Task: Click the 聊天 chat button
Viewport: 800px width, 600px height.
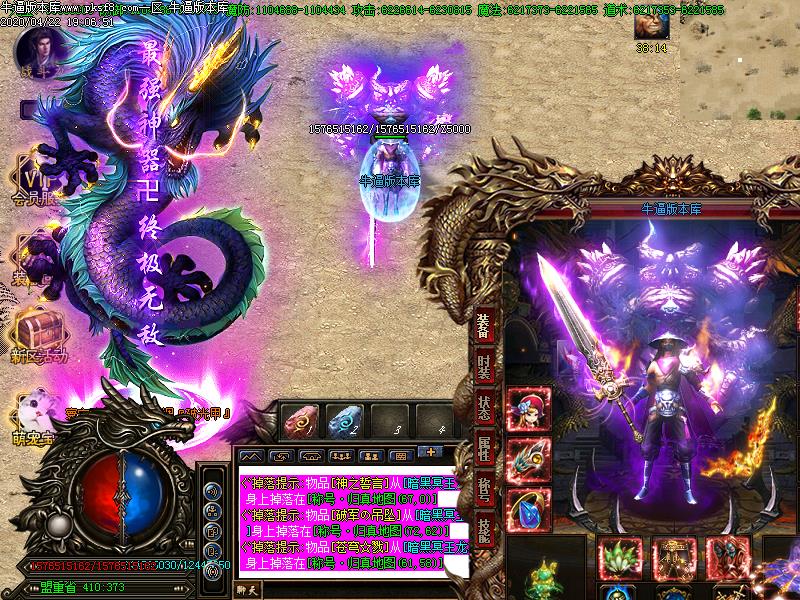Action: [247, 590]
